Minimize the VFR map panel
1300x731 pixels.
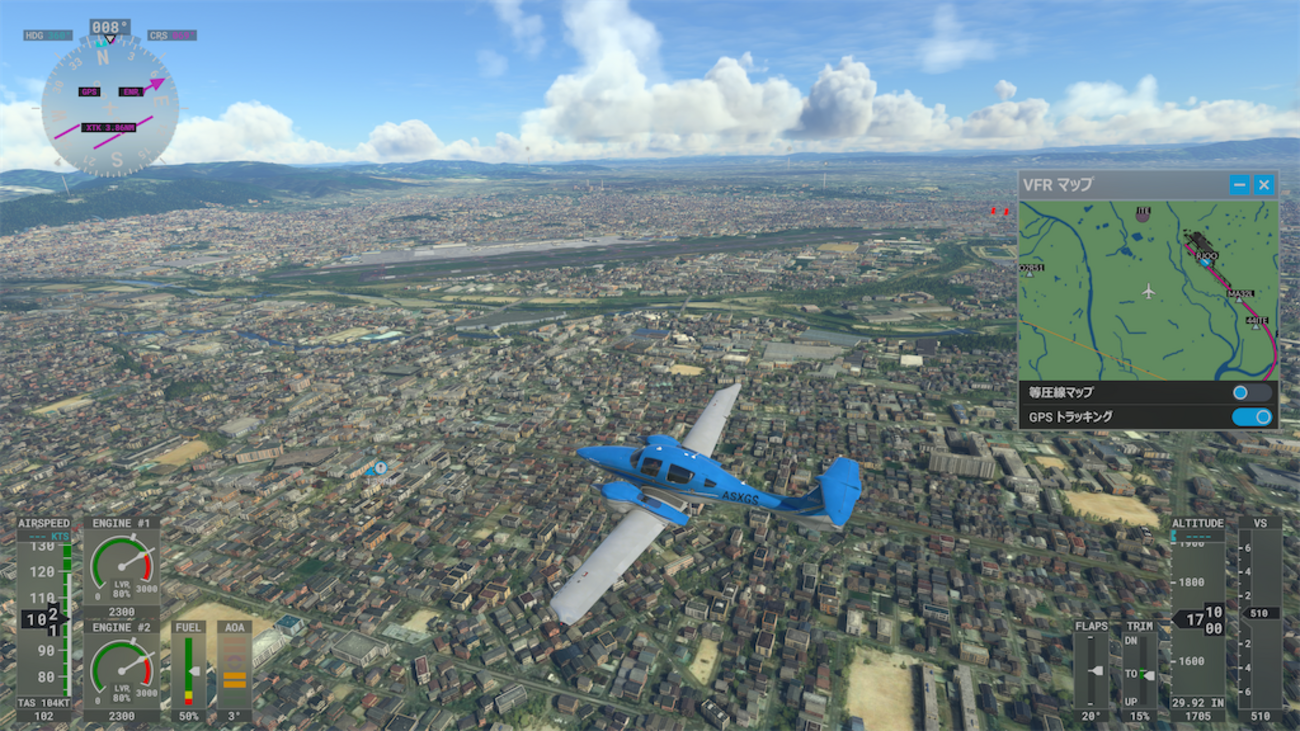[x=1239, y=184]
